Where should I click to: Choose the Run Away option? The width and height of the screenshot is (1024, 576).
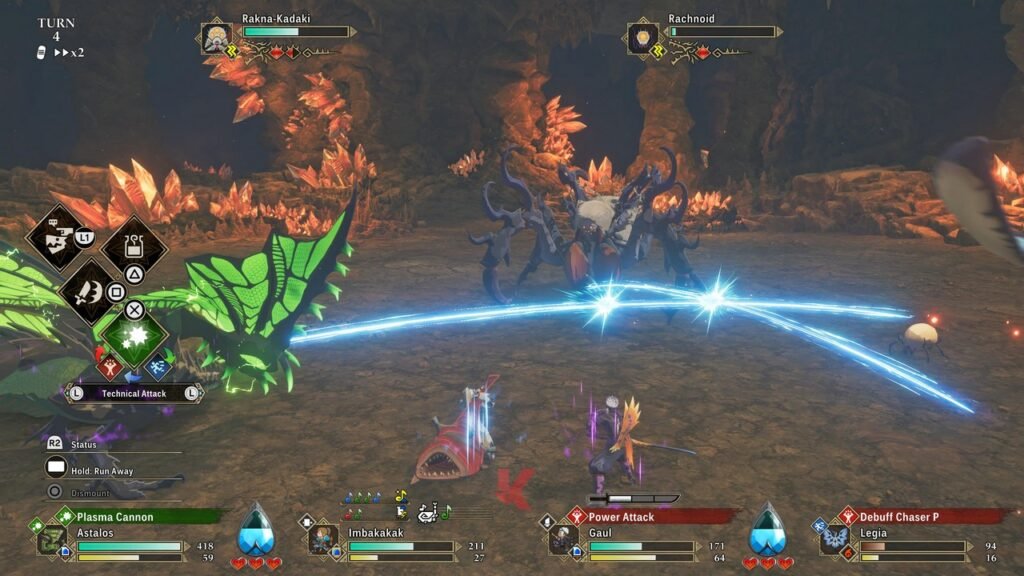(100, 470)
